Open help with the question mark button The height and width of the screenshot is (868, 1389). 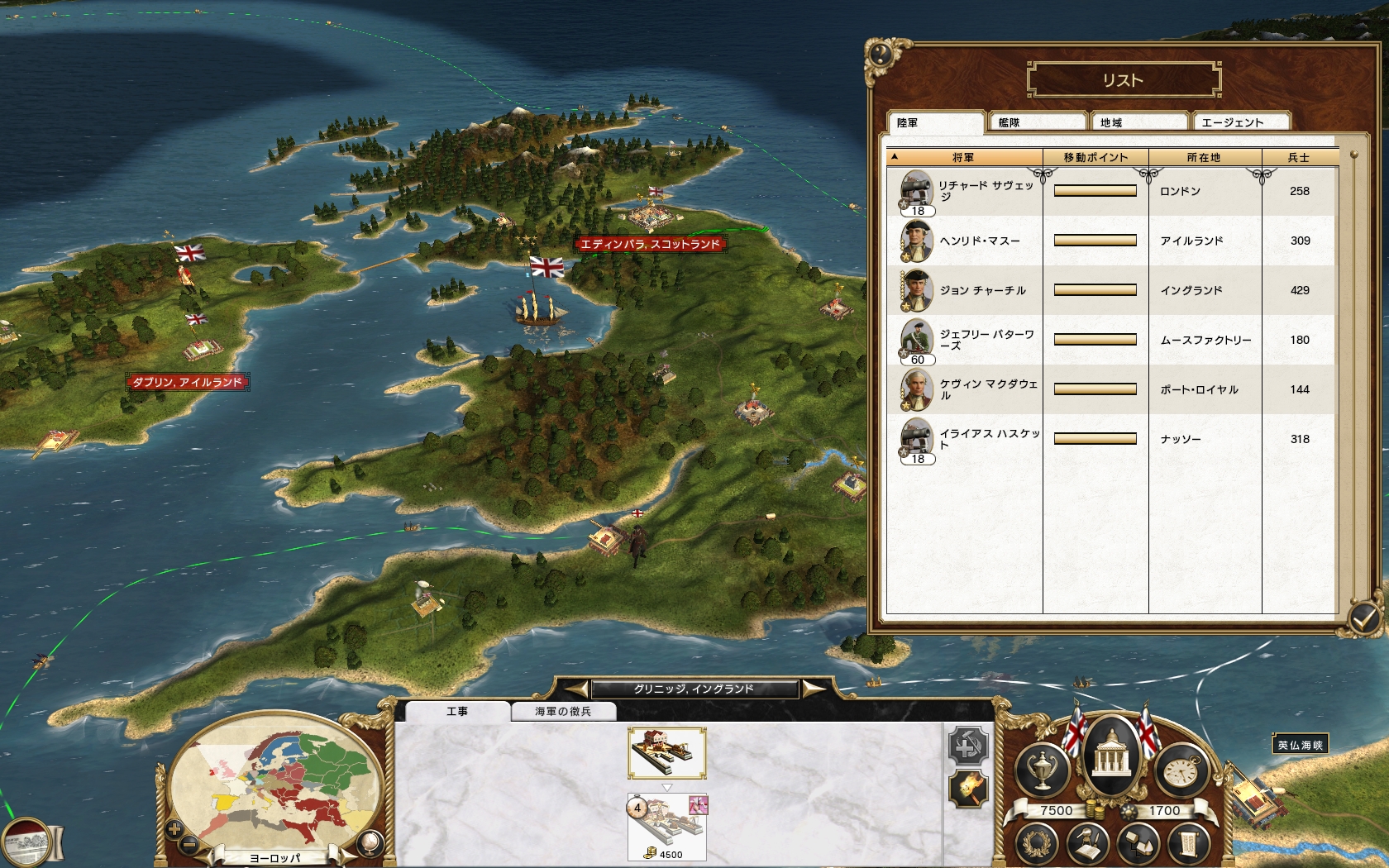(x=880, y=55)
